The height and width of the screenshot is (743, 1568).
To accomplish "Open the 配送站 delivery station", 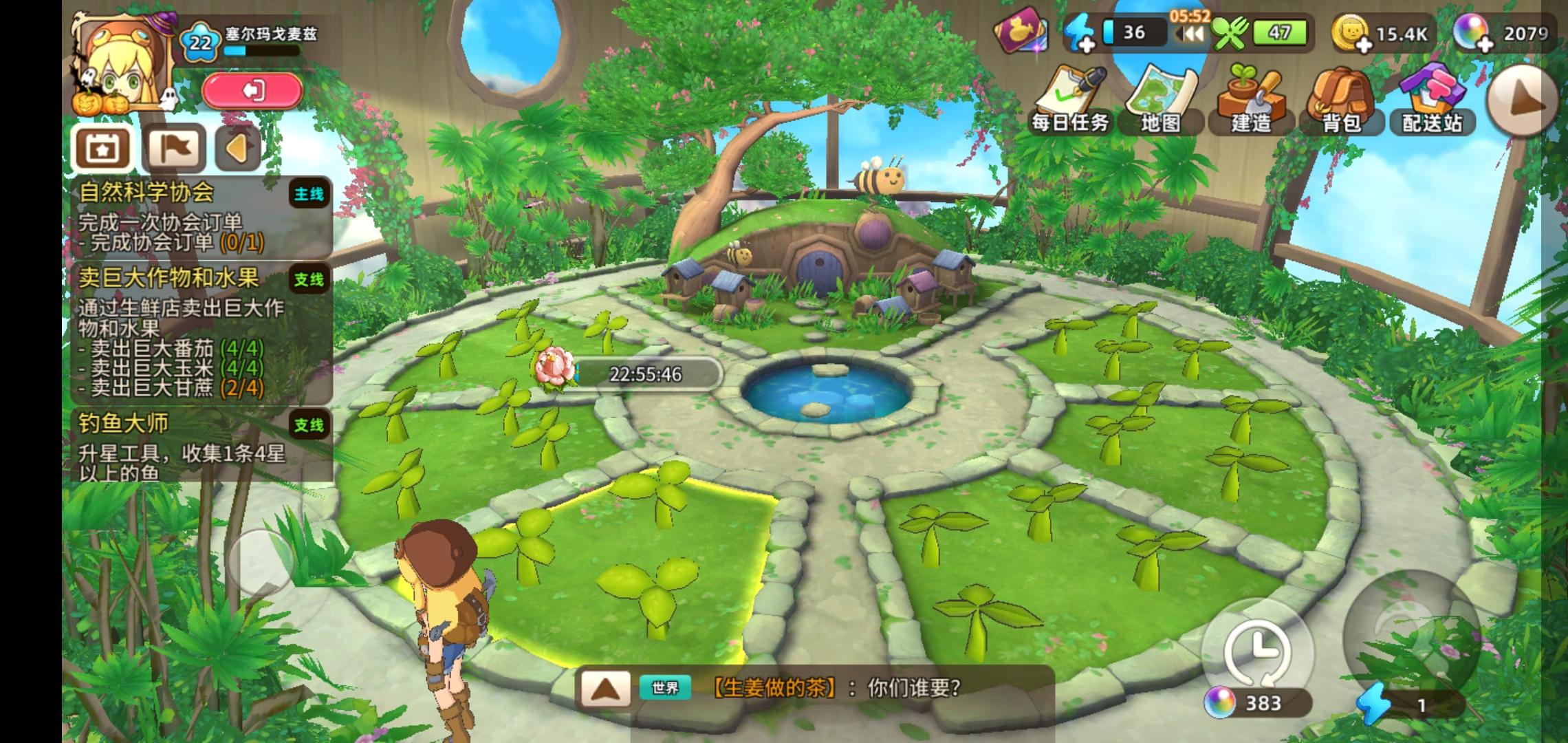I will coord(1432,89).
